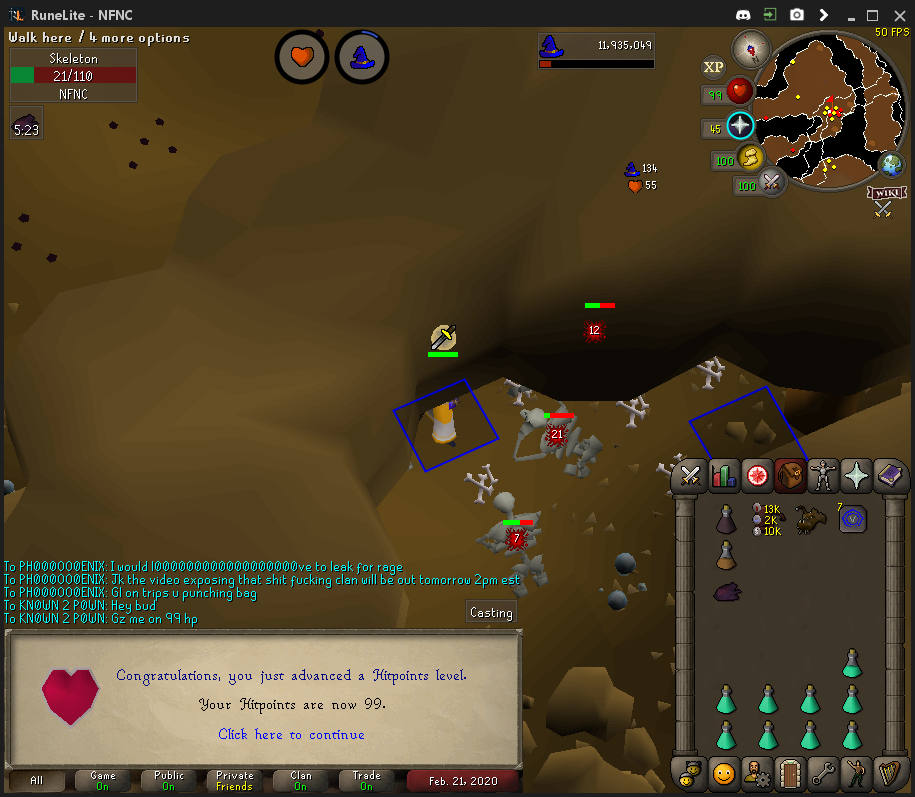The width and height of the screenshot is (915, 797).
Task: Open the Quest List tab
Action: (757, 476)
